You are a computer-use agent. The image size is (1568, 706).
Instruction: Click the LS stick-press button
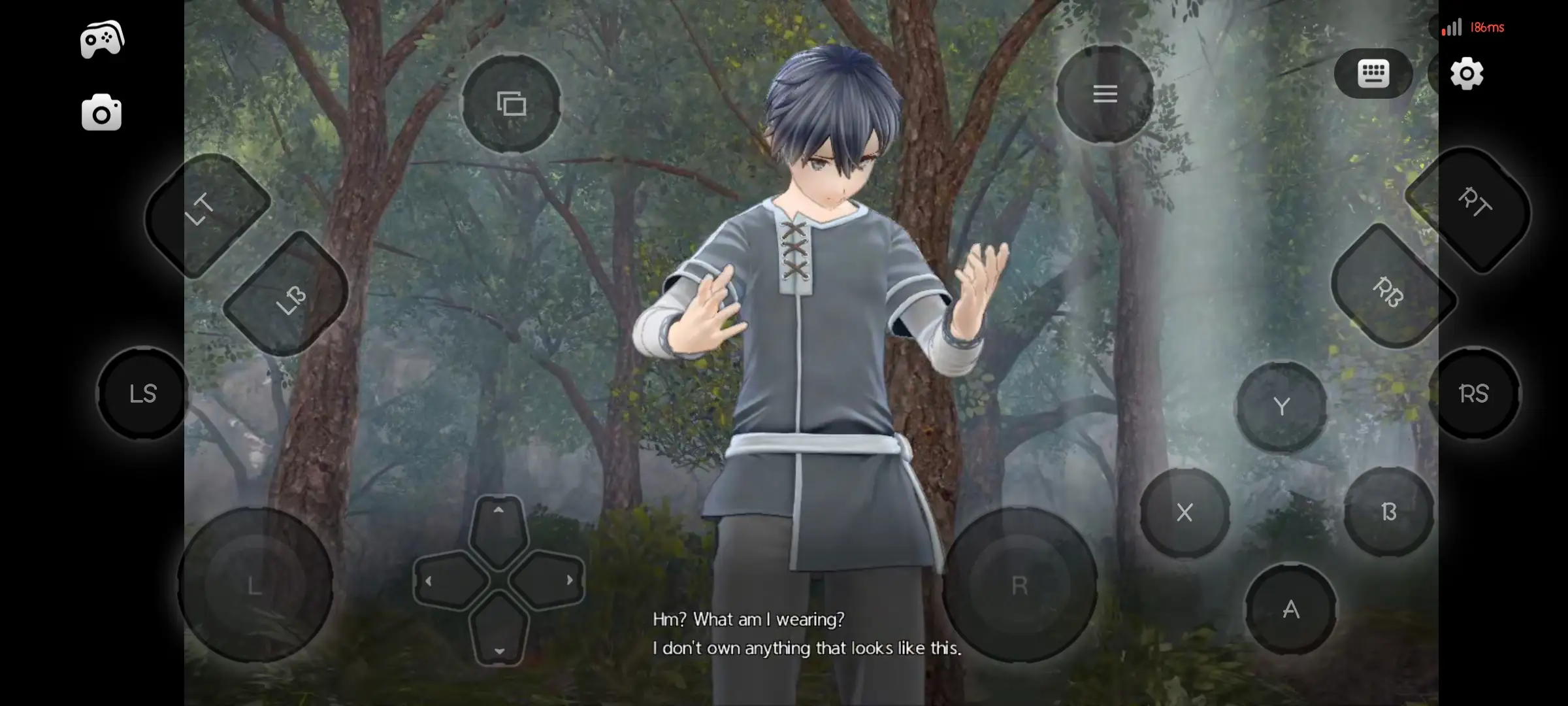point(142,393)
